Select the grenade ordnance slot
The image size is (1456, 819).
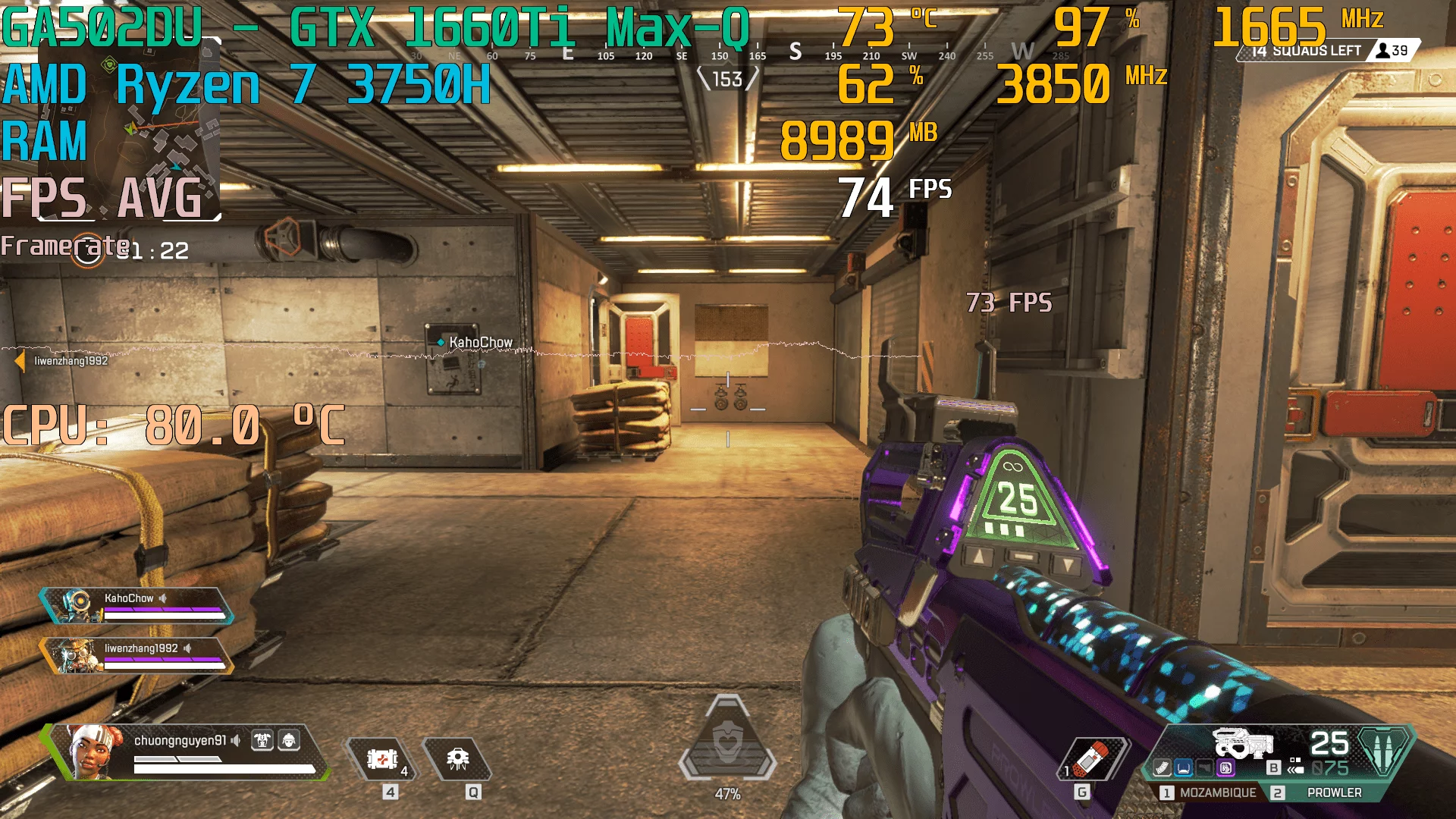click(x=1092, y=759)
